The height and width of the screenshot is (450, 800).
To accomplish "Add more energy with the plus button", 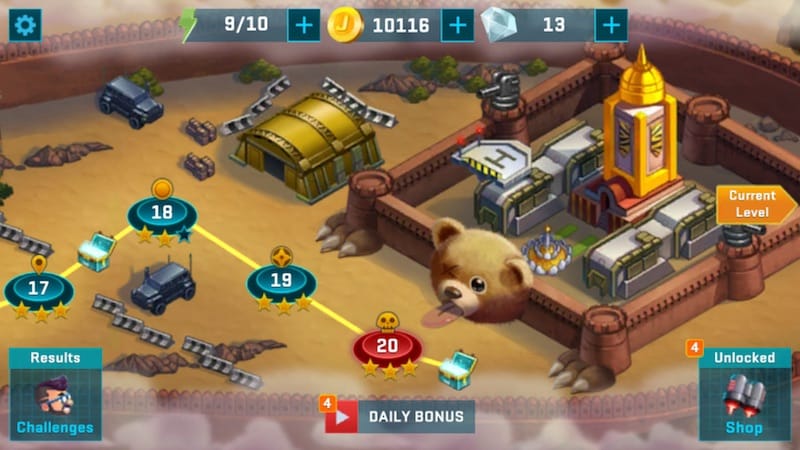I will [304, 25].
